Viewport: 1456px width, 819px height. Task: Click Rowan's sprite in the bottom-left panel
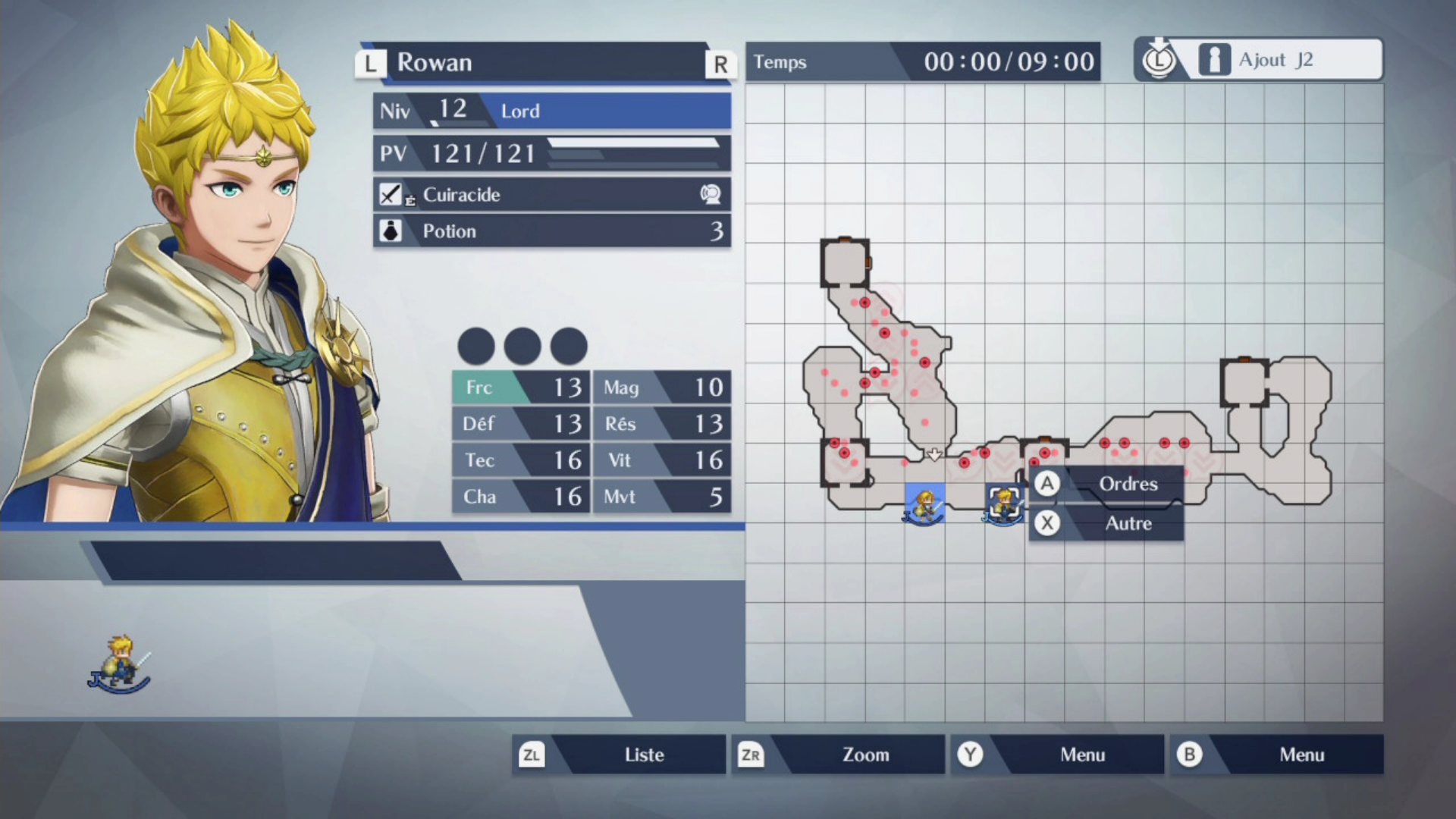point(119,663)
